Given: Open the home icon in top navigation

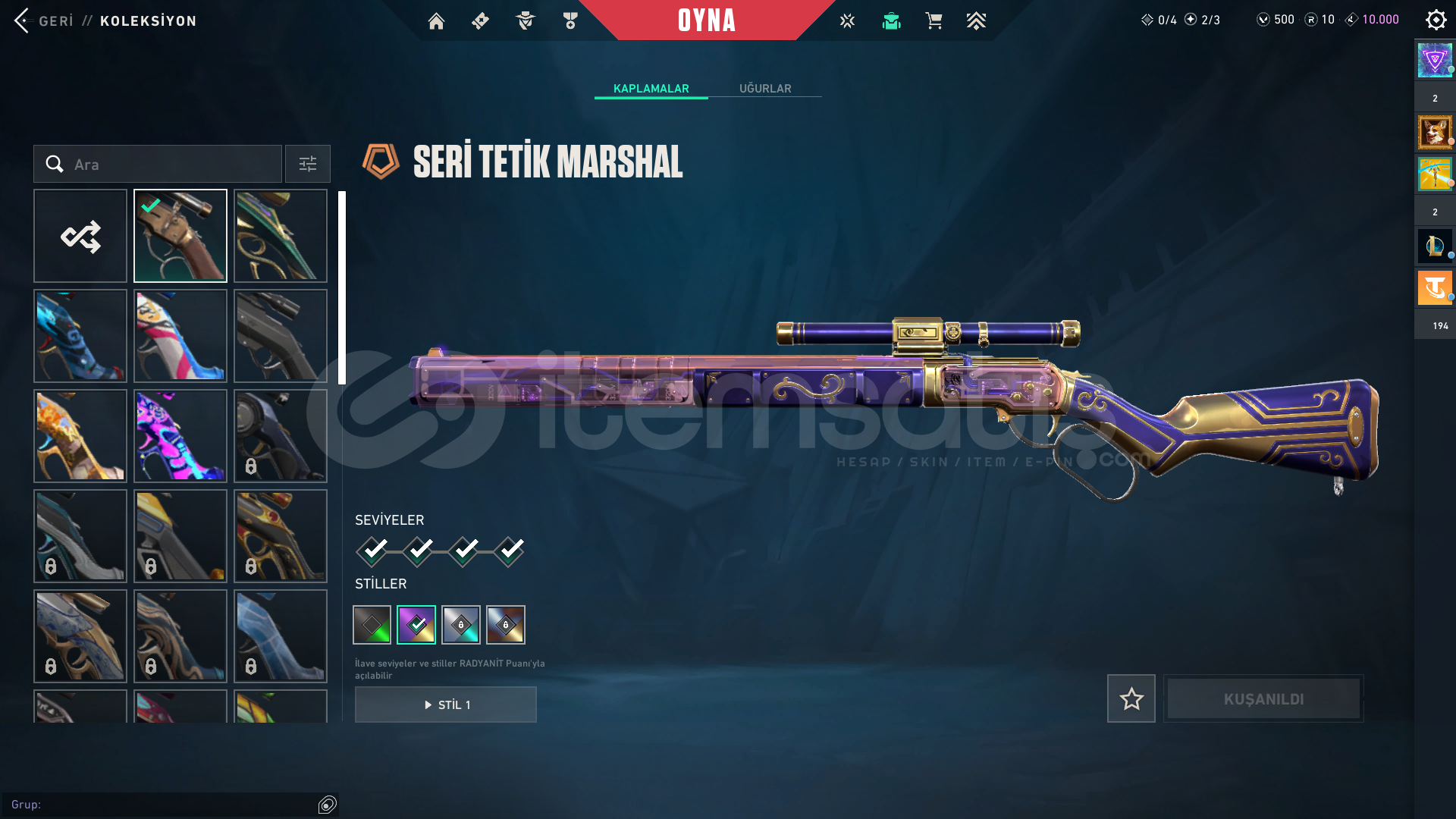Looking at the screenshot, I should pyautogui.click(x=436, y=21).
